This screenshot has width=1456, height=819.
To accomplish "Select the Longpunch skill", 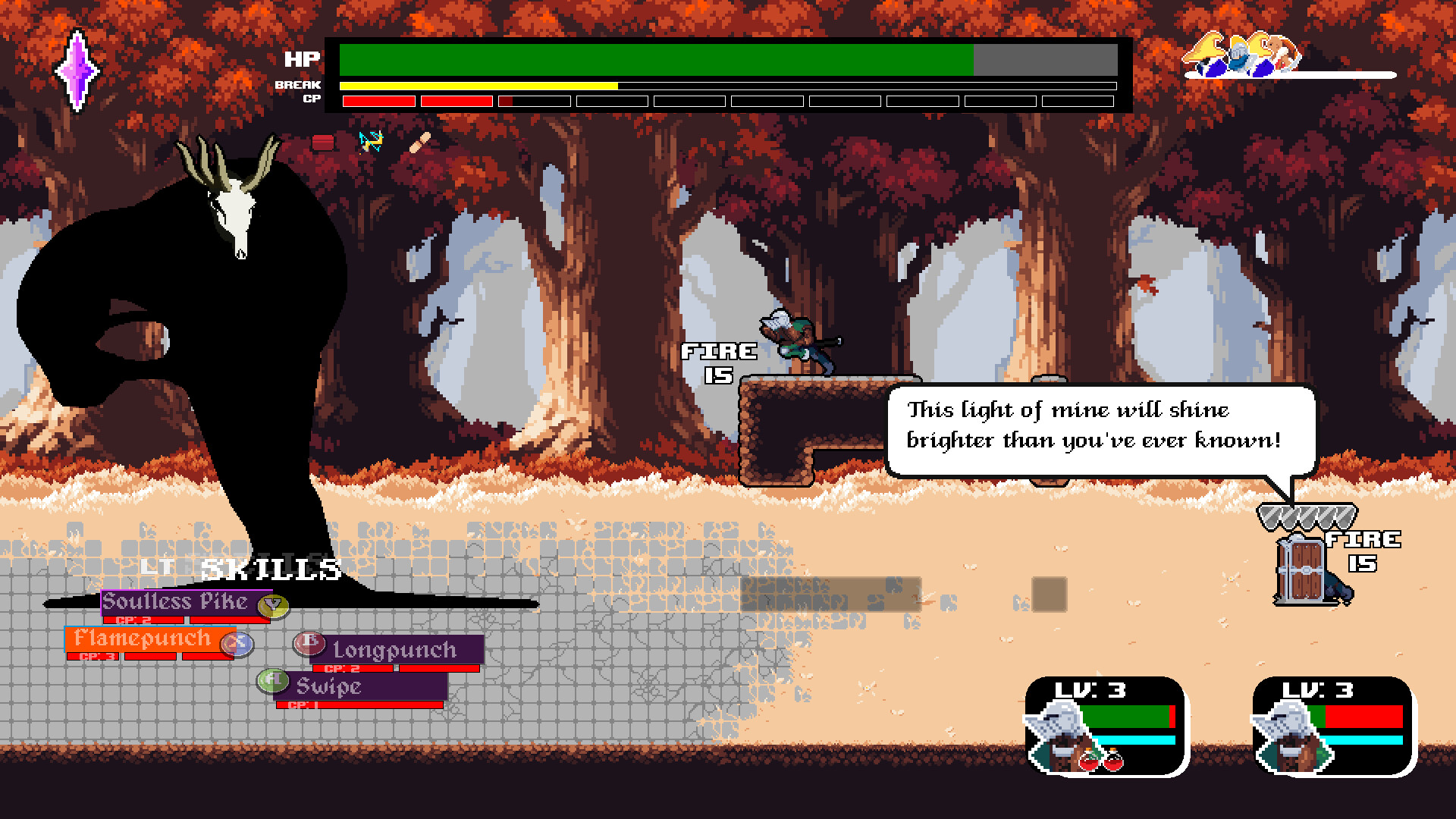I will [x=394, y=650].
